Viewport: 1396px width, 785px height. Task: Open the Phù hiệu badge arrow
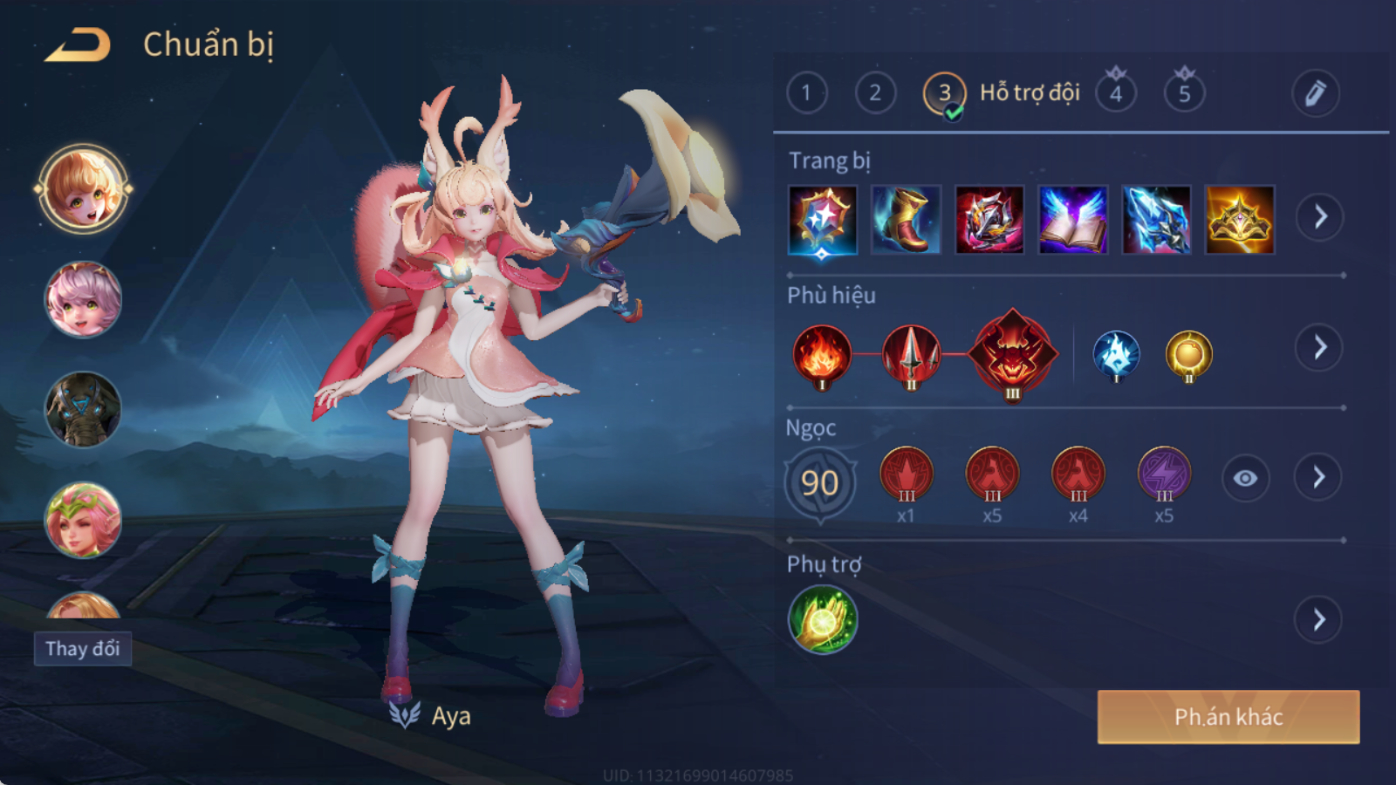[x=1319, y=347]
